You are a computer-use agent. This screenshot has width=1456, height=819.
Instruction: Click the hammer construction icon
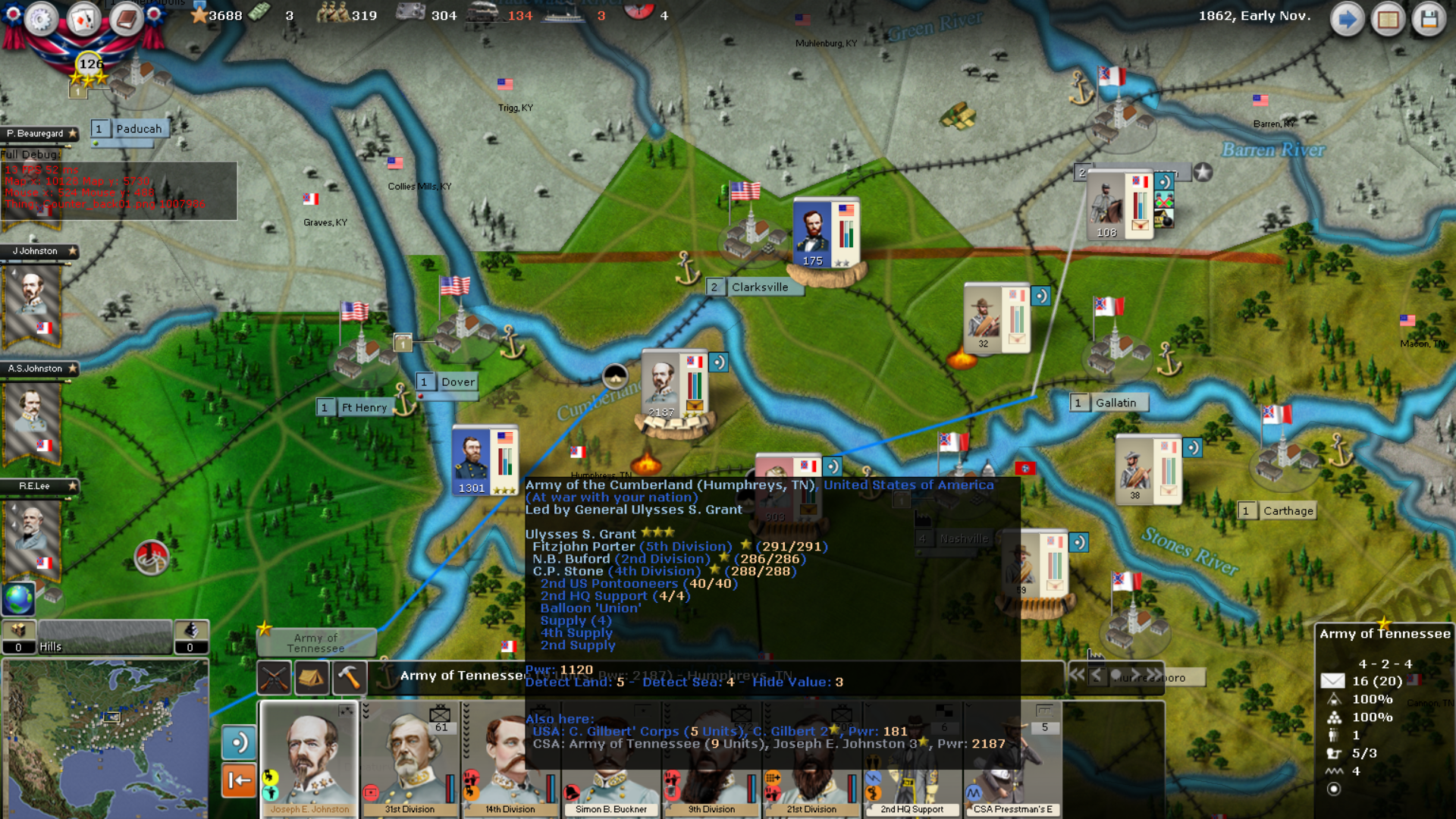[x=350, y=677]
